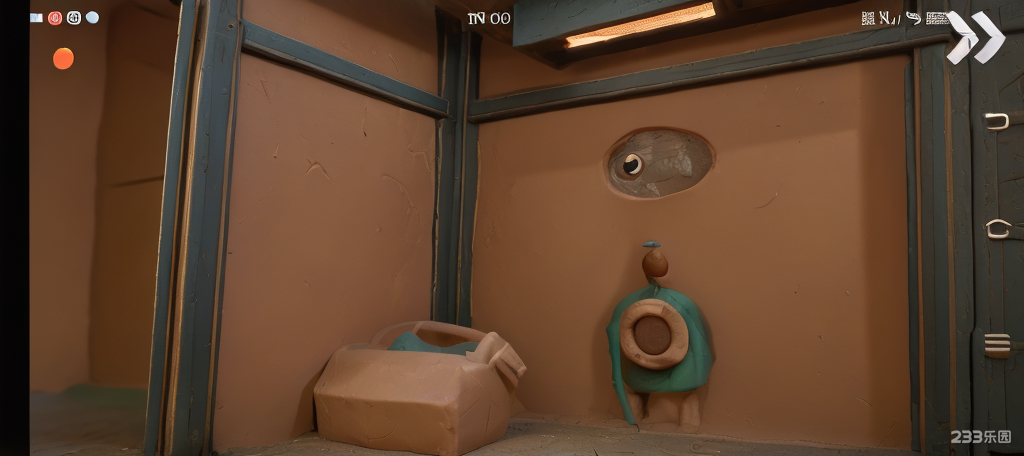Skip ahead with the double-chevron button
The height and width of the screenshot is (456, 1024).
976,37
